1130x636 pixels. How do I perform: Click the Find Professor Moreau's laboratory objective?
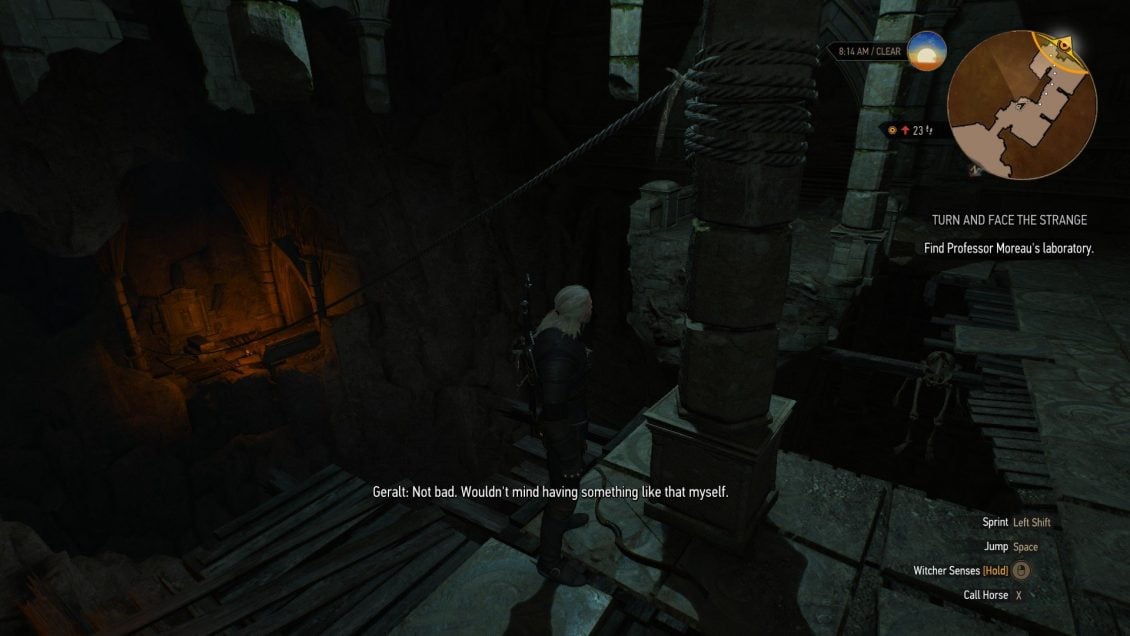[x=1009, y=248]
